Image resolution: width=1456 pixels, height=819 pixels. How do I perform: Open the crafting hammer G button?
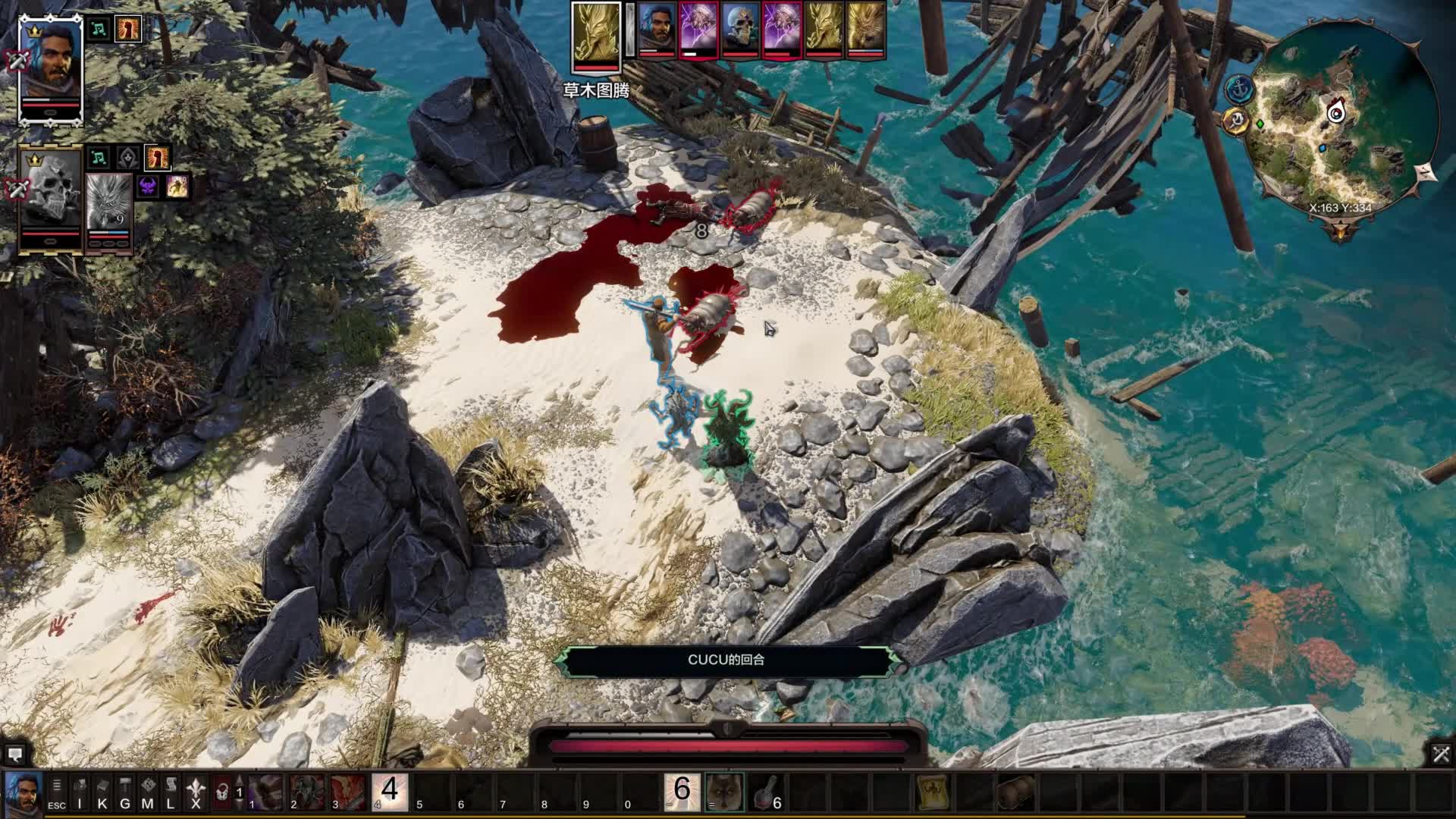(125, 792)
